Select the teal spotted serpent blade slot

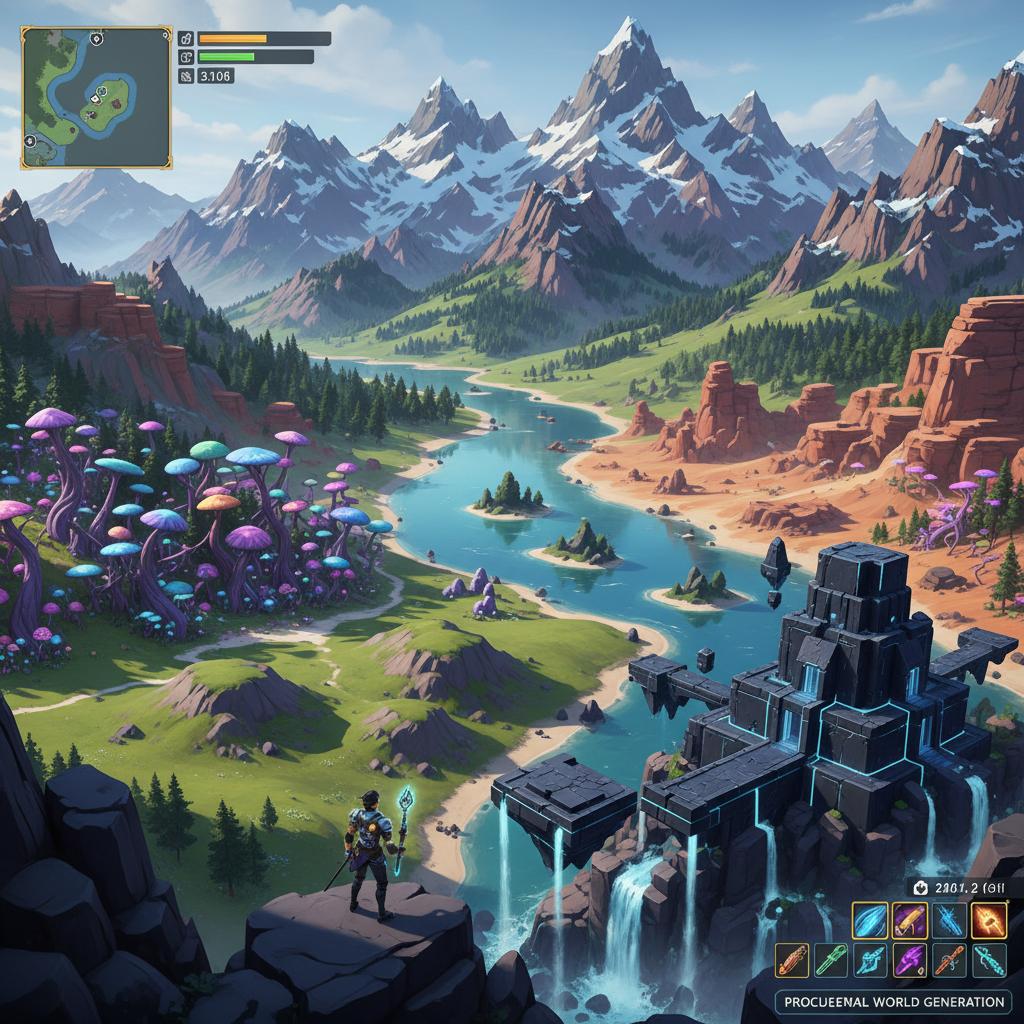pyautogui.click(x=989, y=960)
